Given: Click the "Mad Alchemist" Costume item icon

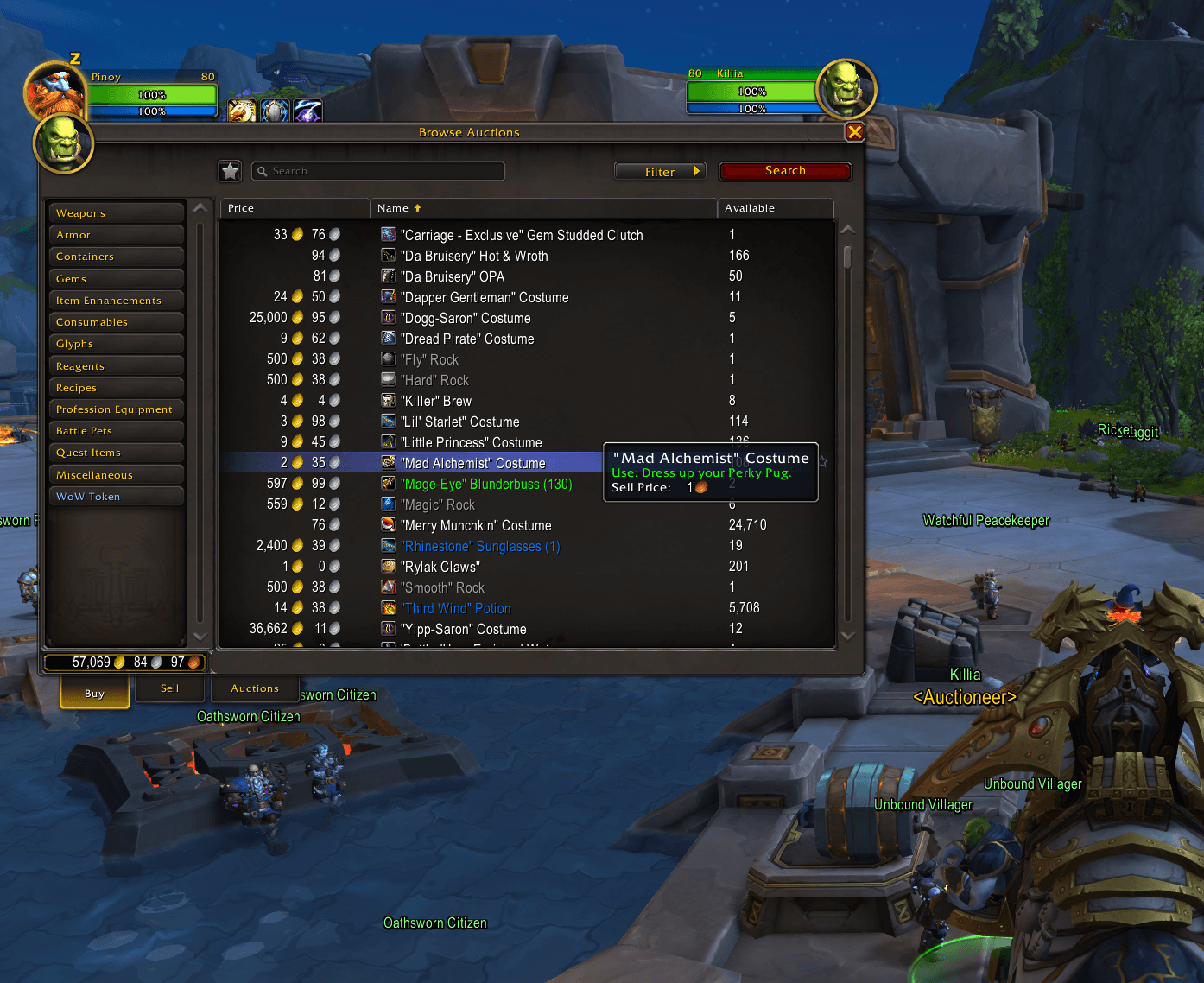Looking at the screenshot, I should [x=388, y=462].
